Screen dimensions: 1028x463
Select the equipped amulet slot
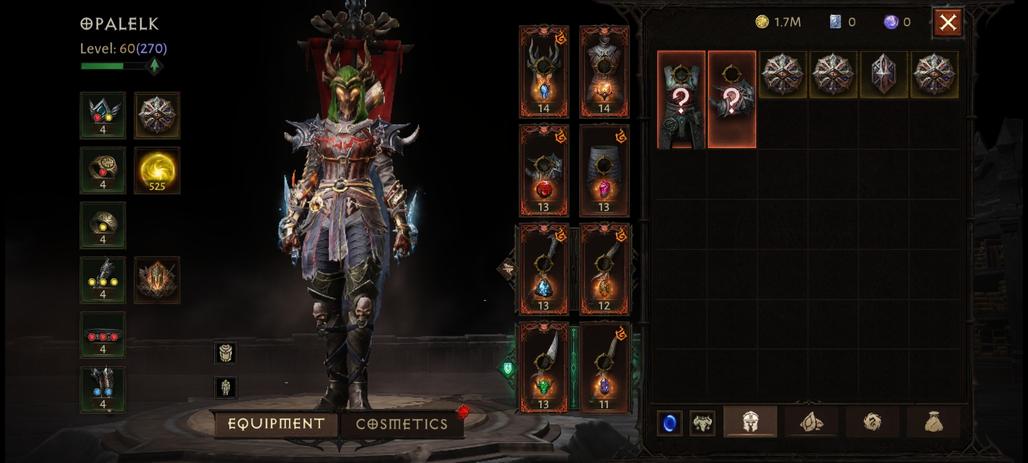click(x=103, y=115)
